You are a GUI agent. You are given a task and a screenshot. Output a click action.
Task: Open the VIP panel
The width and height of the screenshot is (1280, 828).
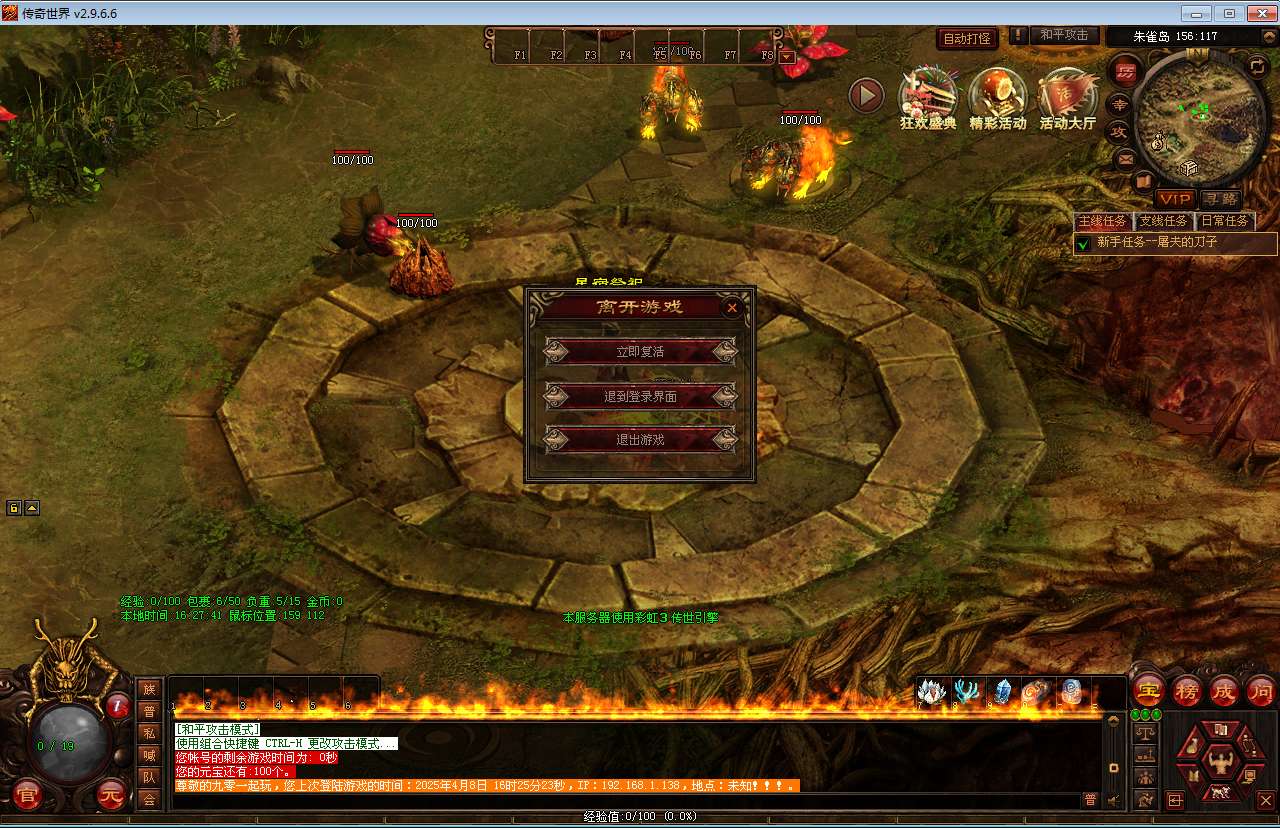pyautogui.click(x=1176, y=199)
